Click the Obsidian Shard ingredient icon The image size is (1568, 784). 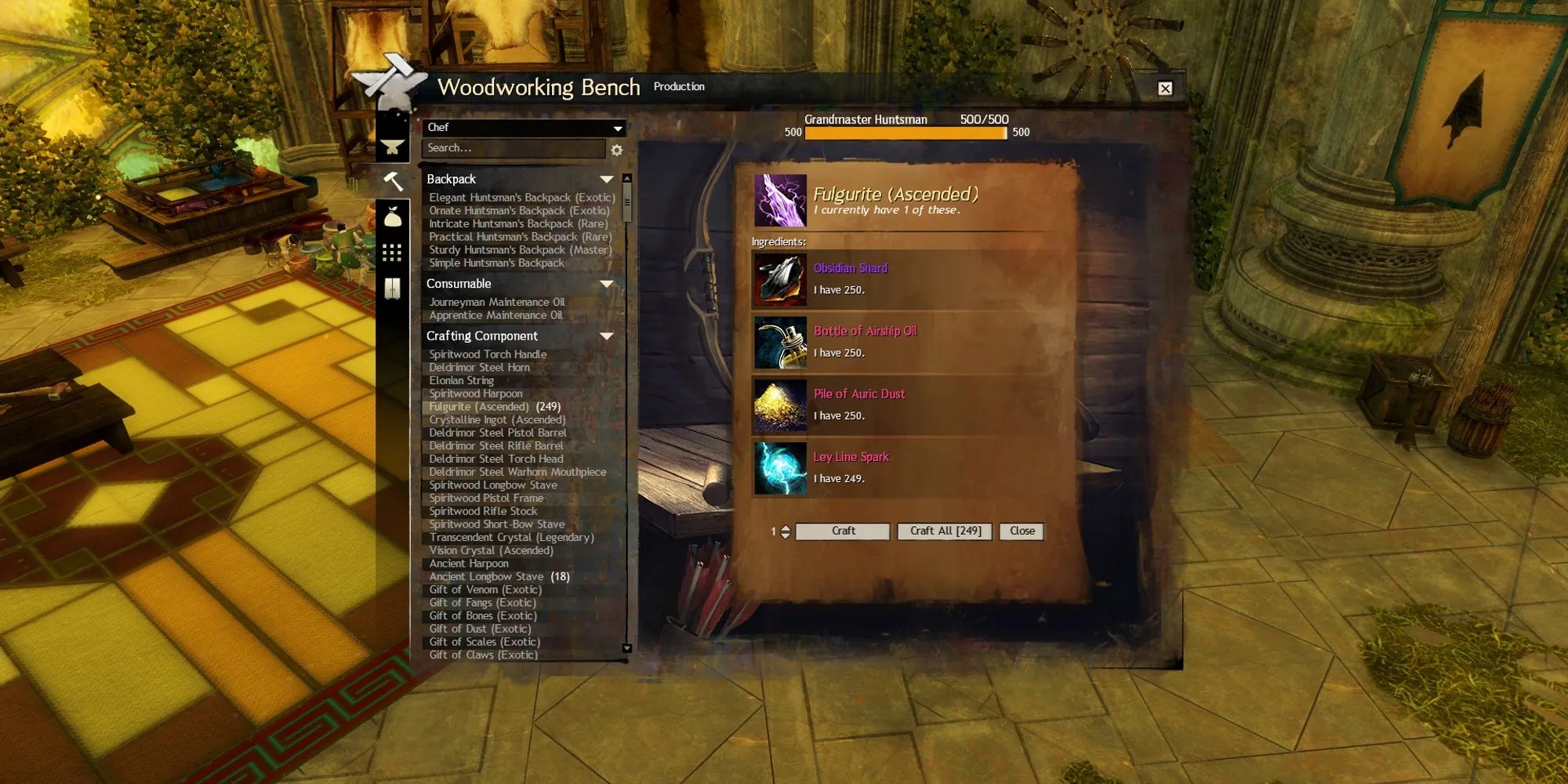(x=779, y=278)
